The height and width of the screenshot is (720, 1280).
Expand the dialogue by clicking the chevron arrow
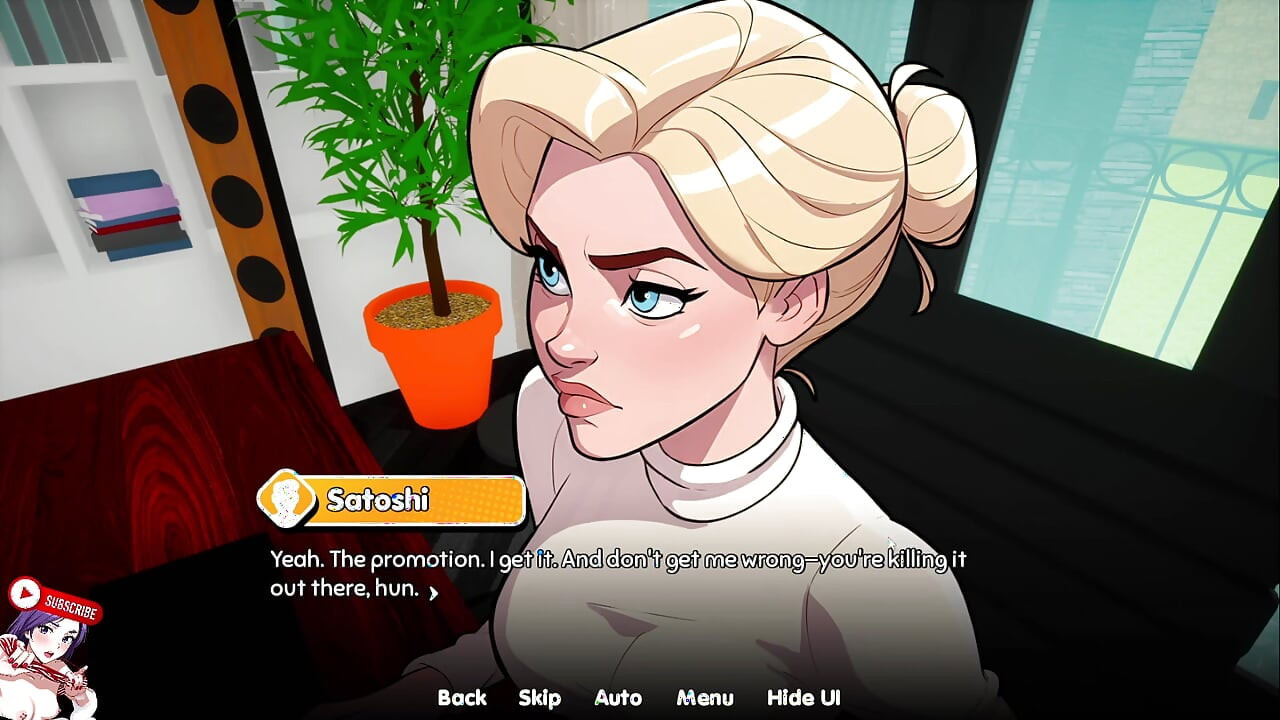432,592
